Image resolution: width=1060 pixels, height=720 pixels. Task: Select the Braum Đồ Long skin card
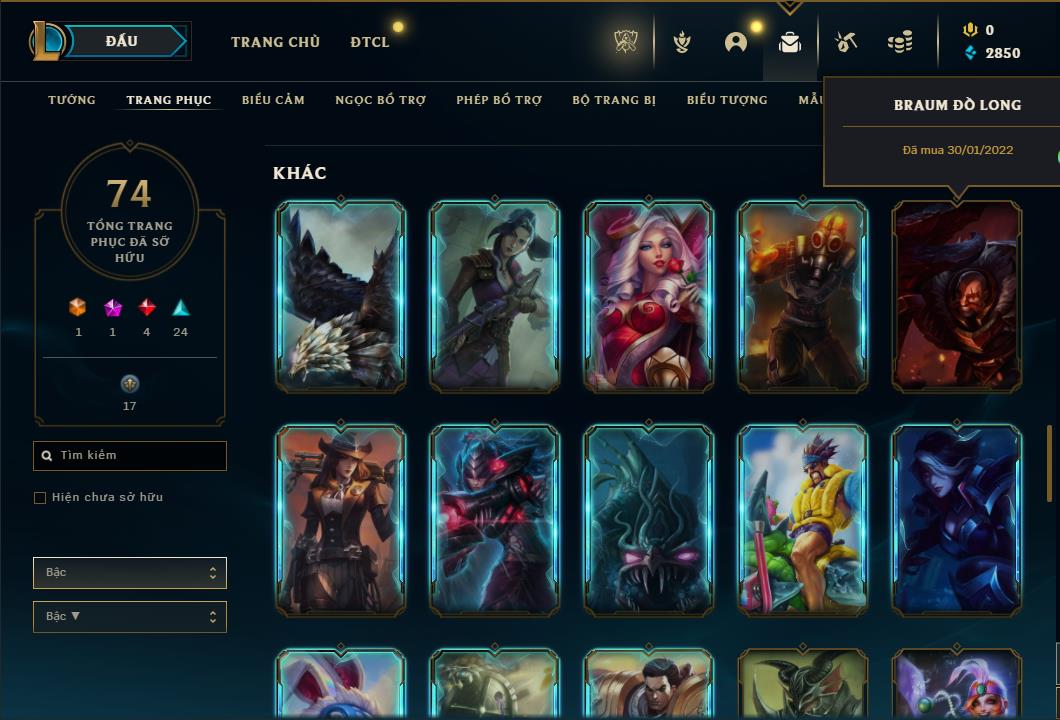956,296
